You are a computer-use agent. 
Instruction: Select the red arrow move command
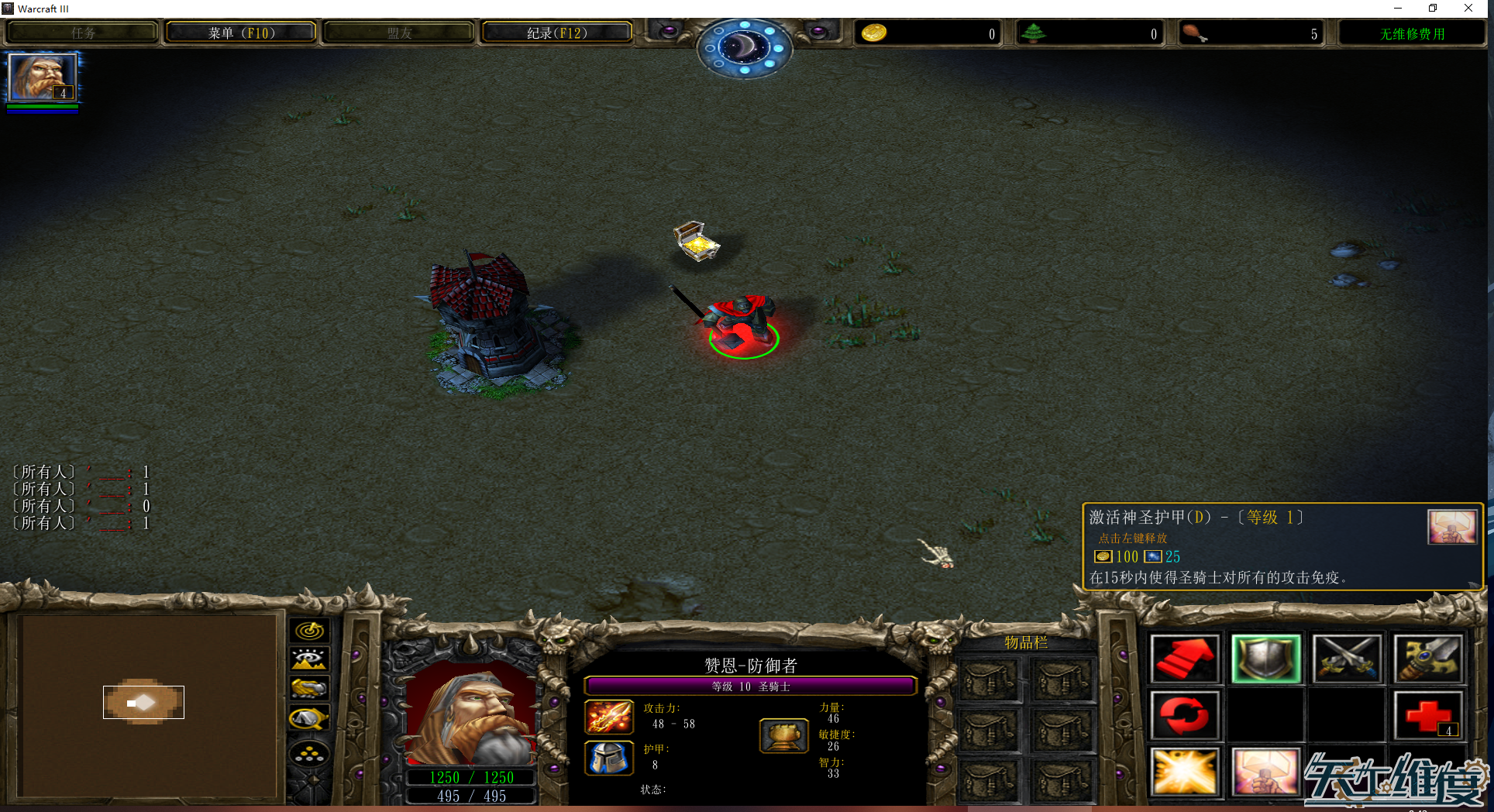[x=1184, y=659]
